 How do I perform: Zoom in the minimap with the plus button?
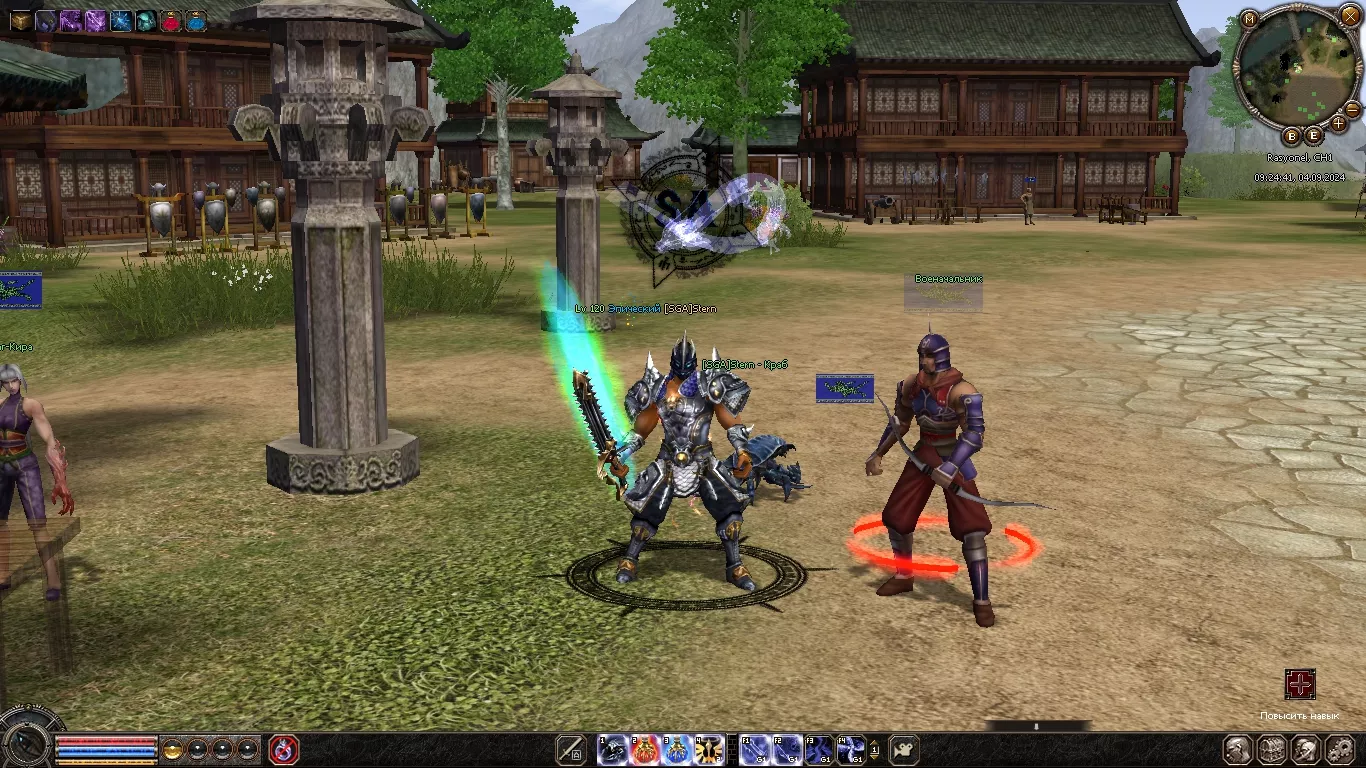click(1341, 124)
